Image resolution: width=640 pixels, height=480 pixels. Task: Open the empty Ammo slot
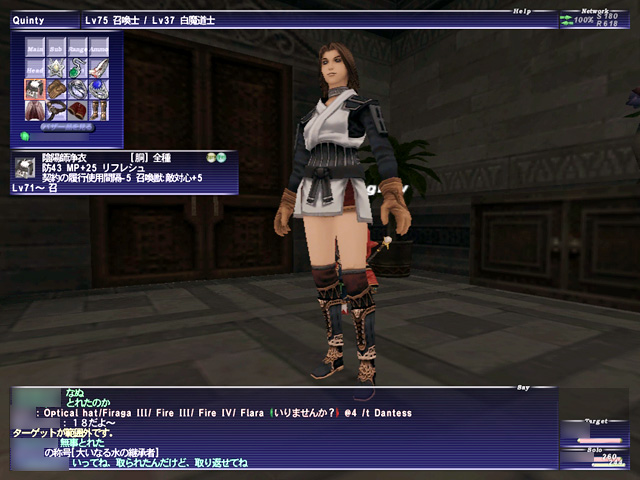tap(99, 47)
